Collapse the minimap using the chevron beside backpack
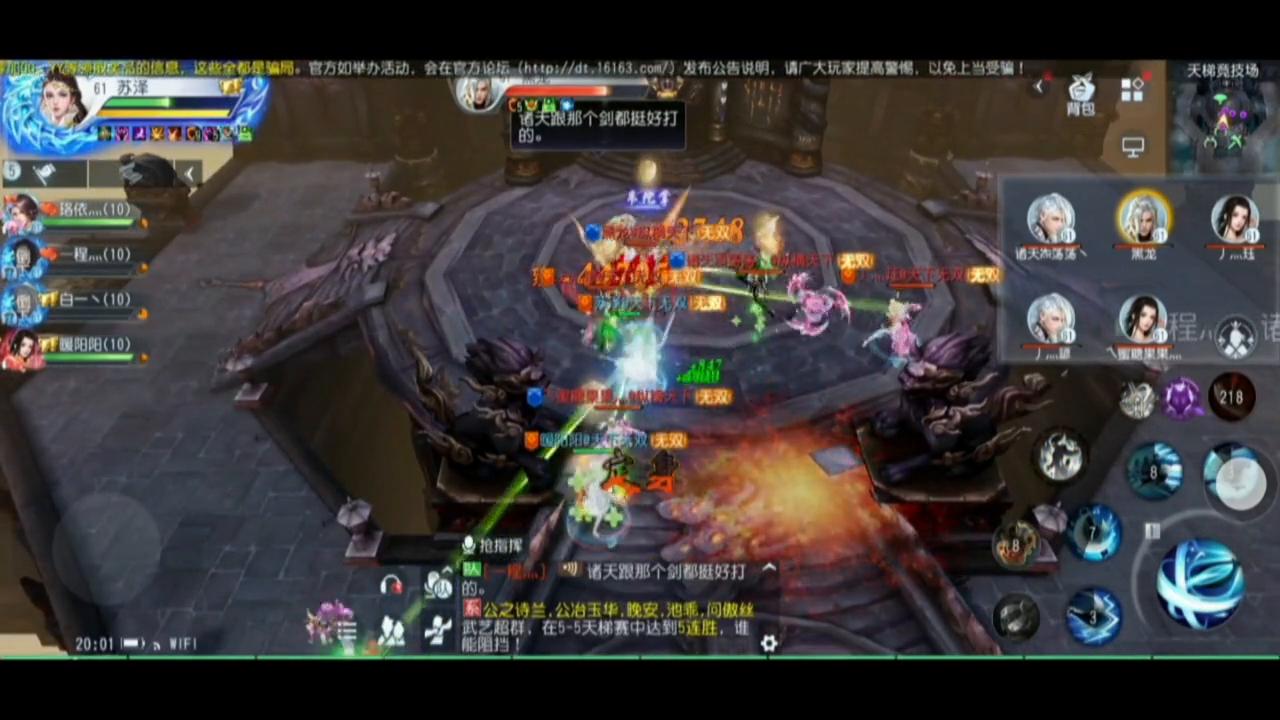The height and width of the screenshot is (720, 1280). click(1040, 86)
